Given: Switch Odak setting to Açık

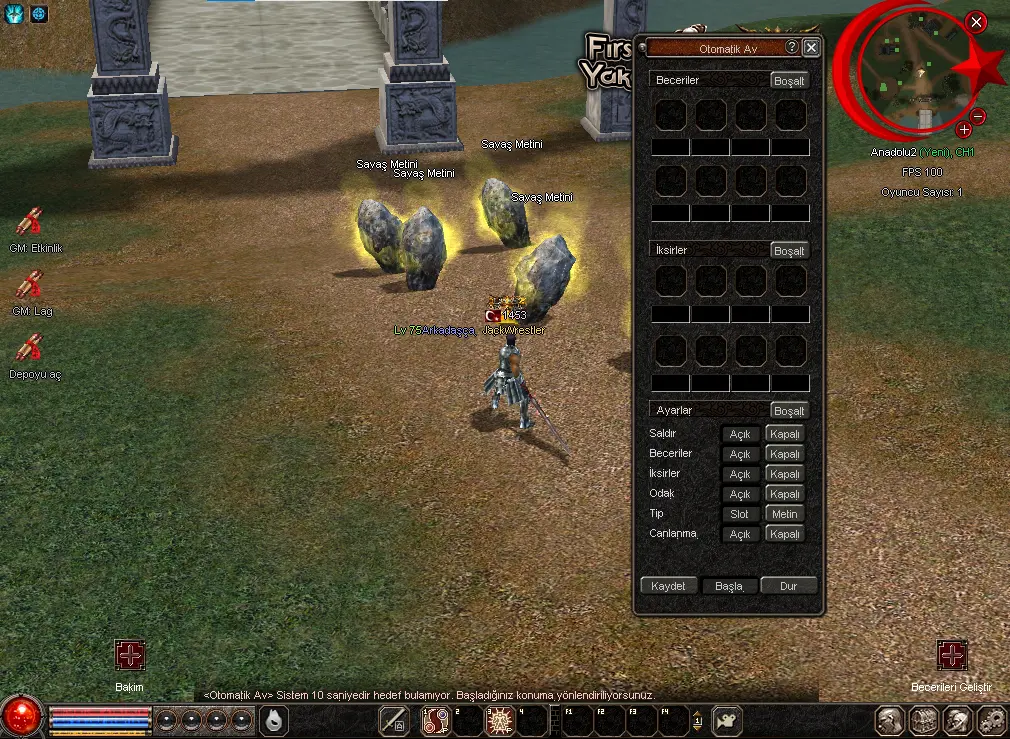Looking at the screenshot, I should coord(740,494).
